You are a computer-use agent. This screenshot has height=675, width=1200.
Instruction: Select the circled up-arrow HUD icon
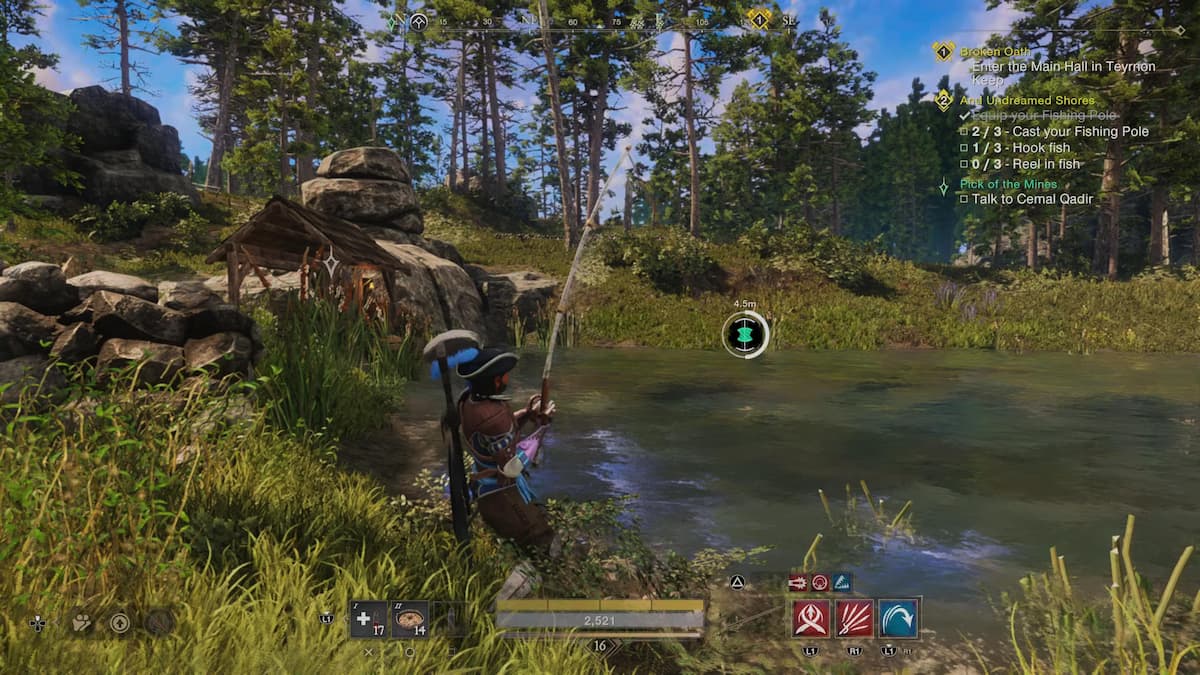(120, 622)
